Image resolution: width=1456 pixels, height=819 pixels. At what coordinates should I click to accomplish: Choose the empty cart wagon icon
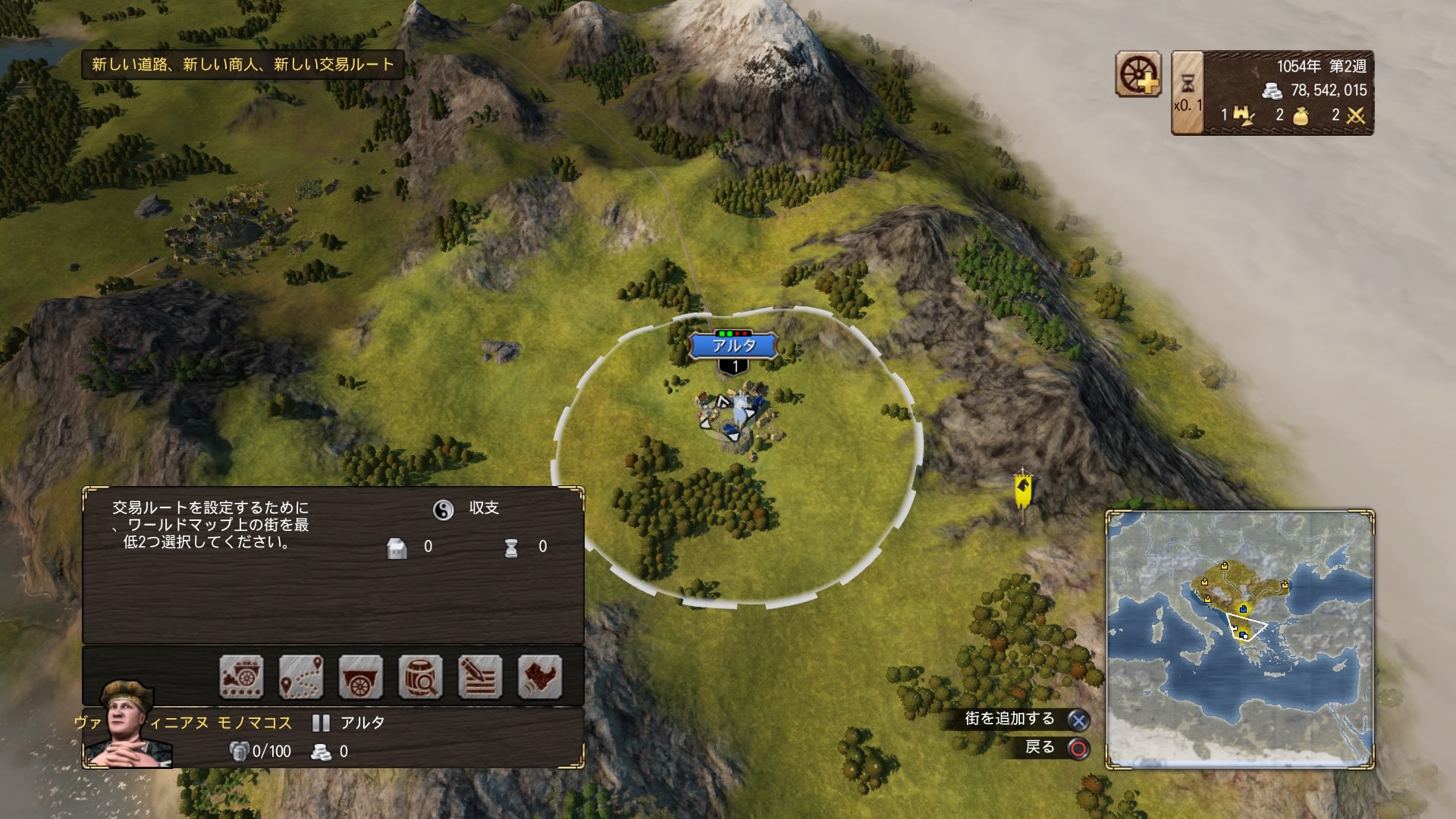pos(361,676)
